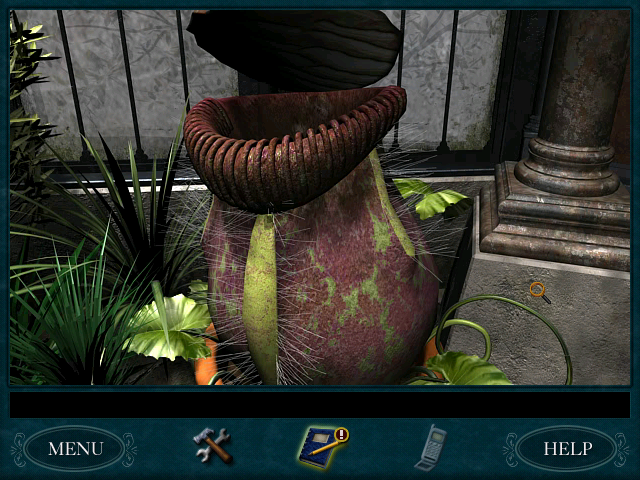This screenshot has height=480, width=640.
Task: Open the HELP button
Action: pyautogui.click(x=567, y=448)
